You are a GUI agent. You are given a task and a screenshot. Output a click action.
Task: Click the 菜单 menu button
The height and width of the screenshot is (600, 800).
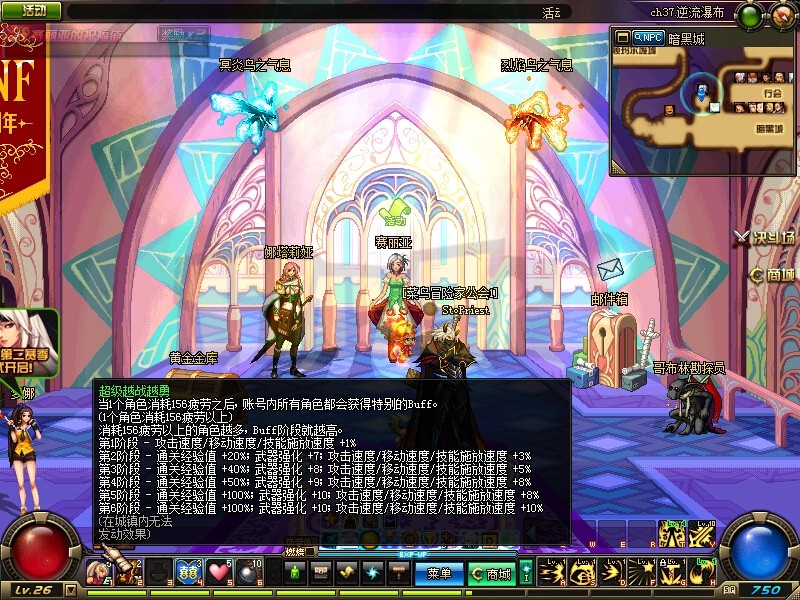pos(439,574)
